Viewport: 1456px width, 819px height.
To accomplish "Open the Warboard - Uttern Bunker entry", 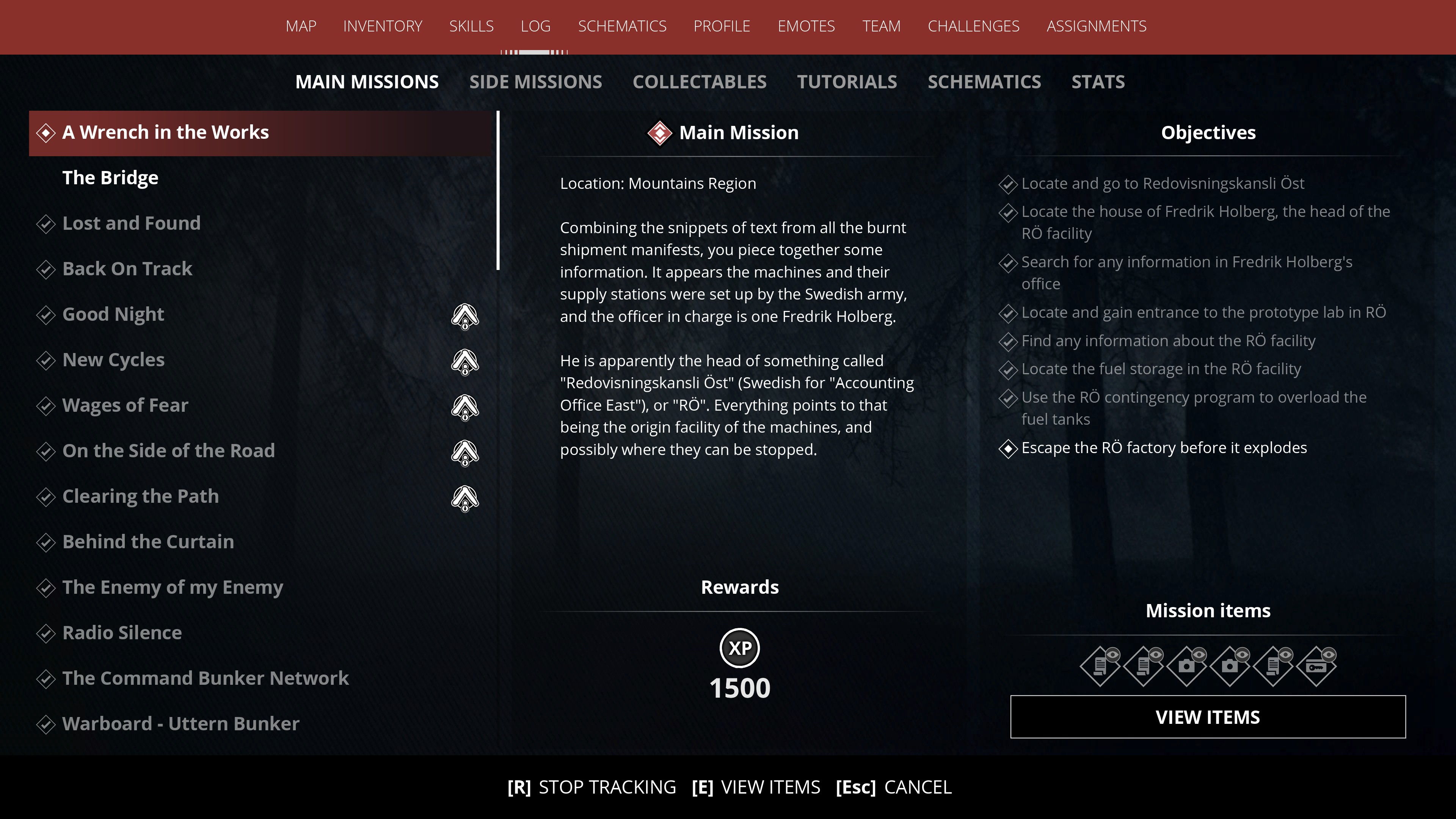I will (x=181, y=724).
